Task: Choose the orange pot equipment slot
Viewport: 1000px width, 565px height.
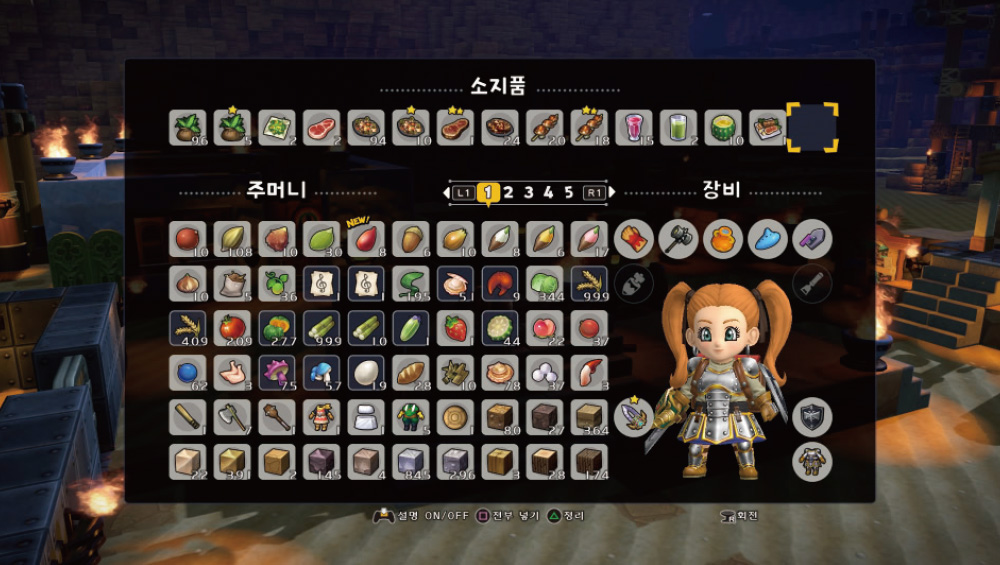Action: point(722,239)
